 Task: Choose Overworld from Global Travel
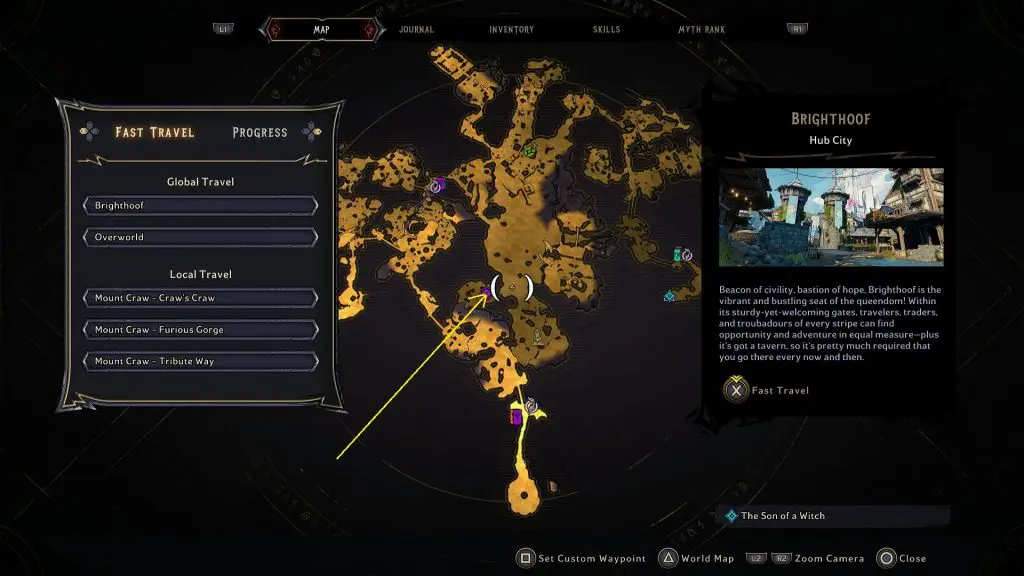point(201,238)
